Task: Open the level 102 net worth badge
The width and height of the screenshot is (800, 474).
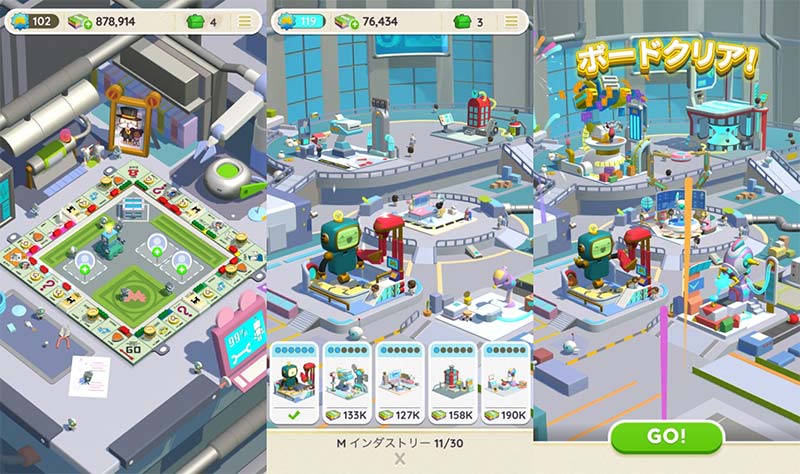Action: 35,21
